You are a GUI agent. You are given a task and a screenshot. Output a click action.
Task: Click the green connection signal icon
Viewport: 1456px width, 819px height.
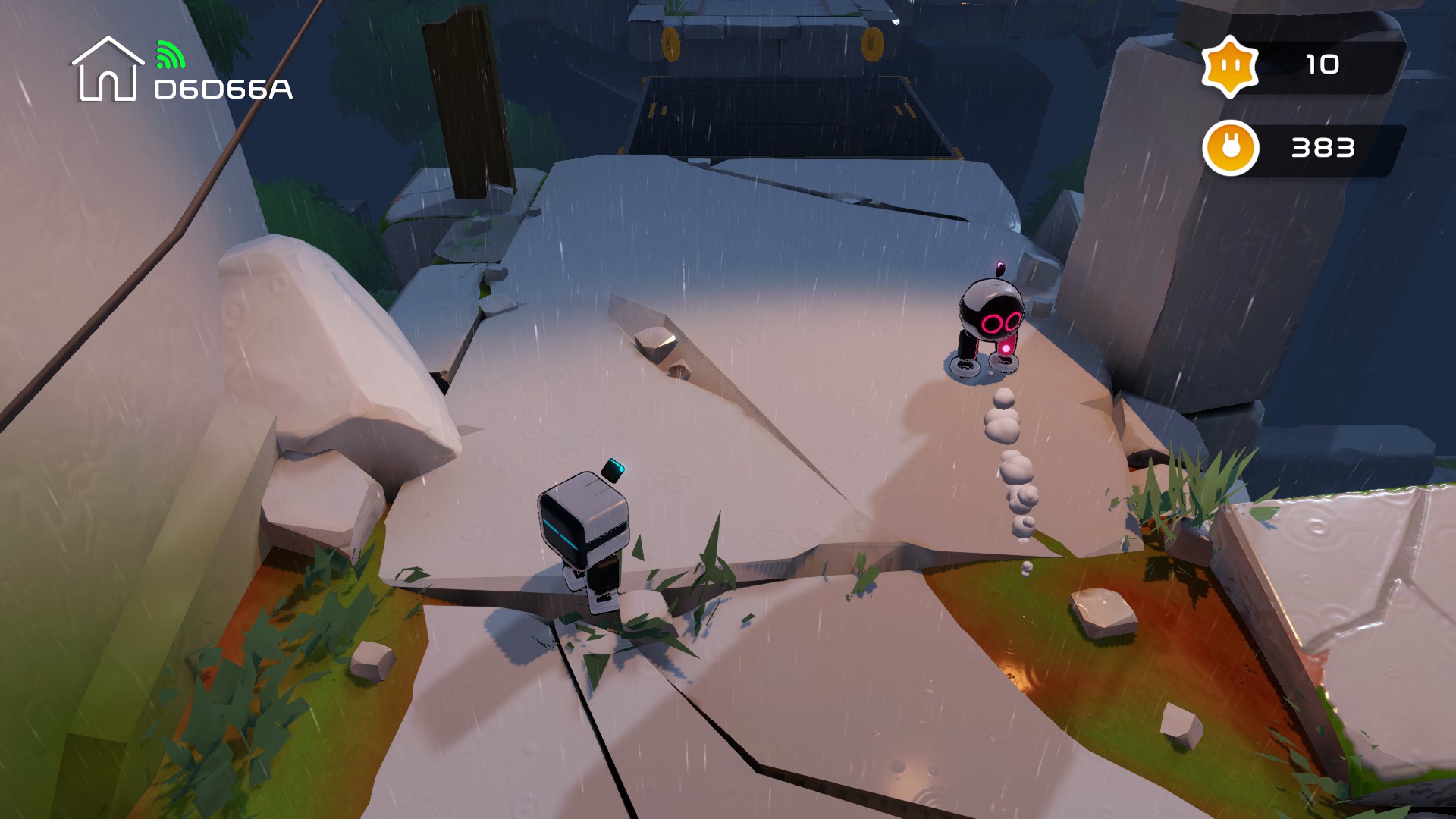point(170,55)
